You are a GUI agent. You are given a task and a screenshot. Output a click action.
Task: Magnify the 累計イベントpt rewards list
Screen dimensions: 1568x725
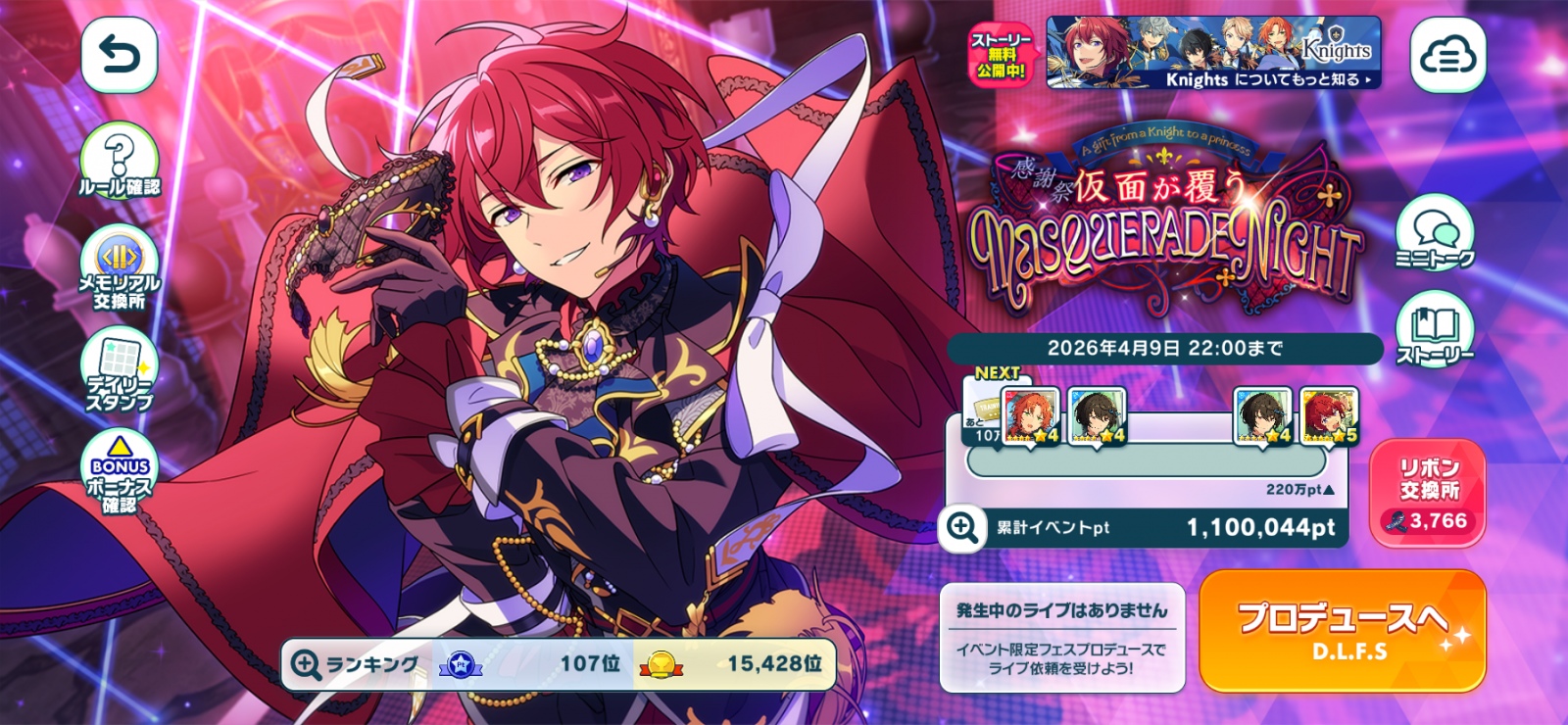pyautogui.click(x=961, y=528)
